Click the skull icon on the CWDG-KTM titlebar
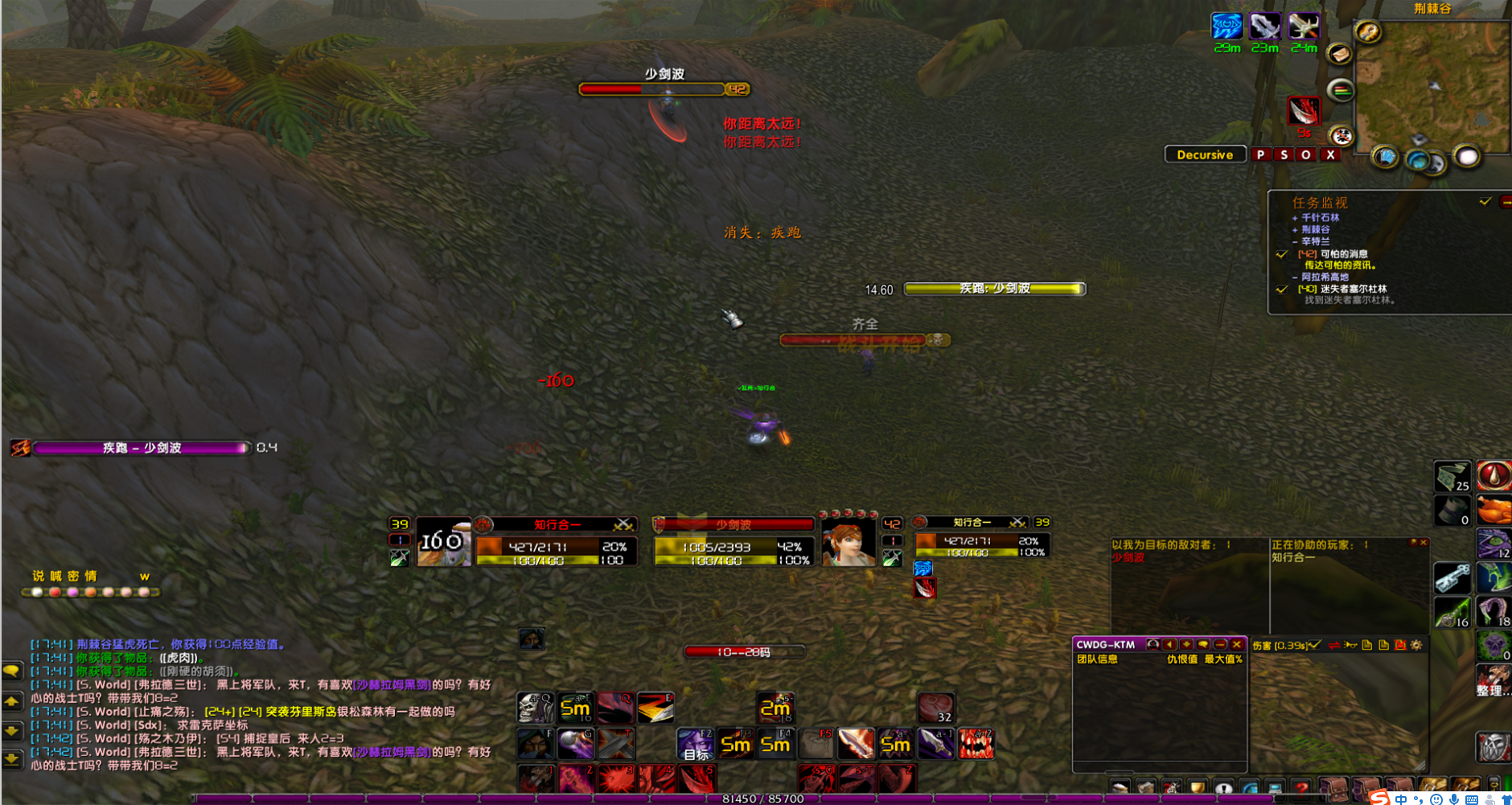The width and height of the screenshot is (1512, 805). click(x=1153, y=644)
